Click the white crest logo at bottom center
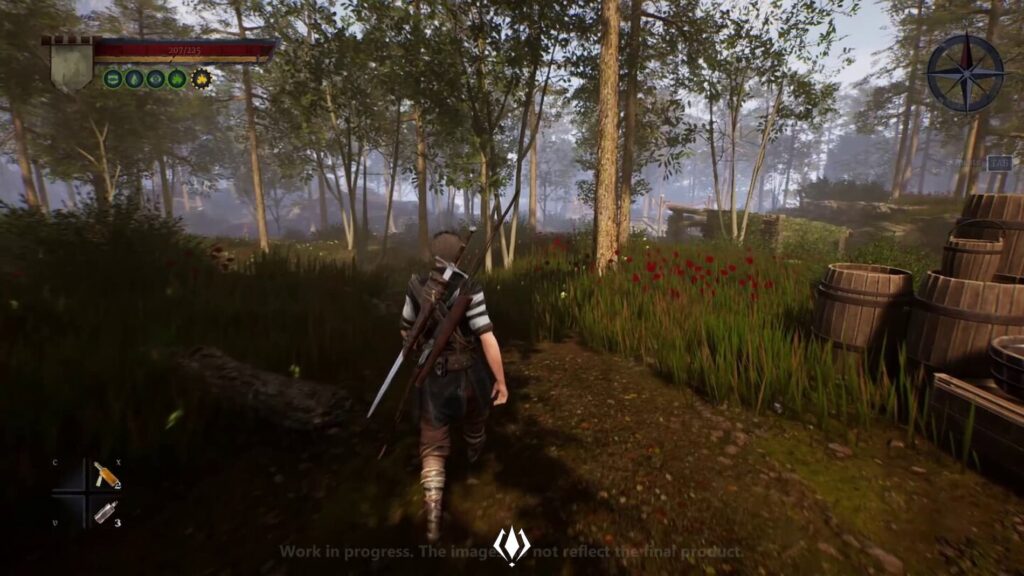 511,546
